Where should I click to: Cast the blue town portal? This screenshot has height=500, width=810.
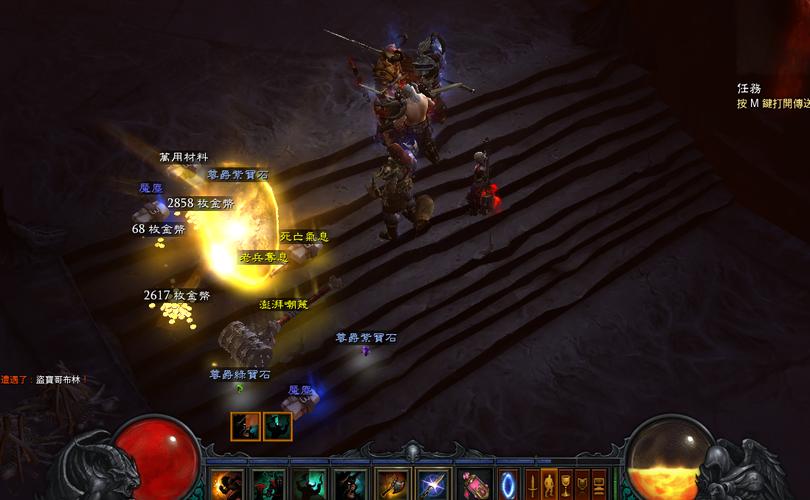tap(509, 484)
